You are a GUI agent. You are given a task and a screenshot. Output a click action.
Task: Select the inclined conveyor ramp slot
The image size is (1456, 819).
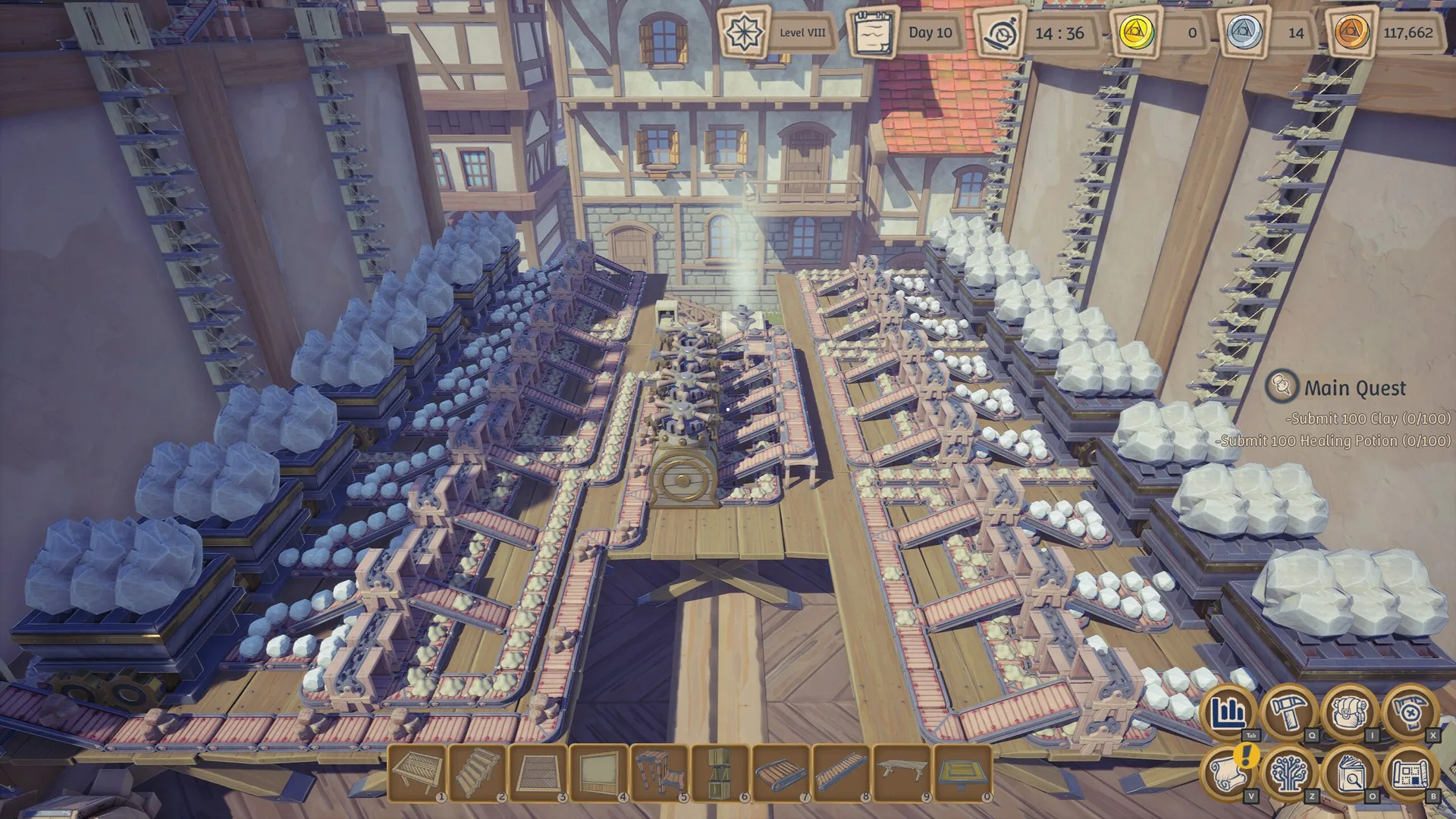point(842,773)
